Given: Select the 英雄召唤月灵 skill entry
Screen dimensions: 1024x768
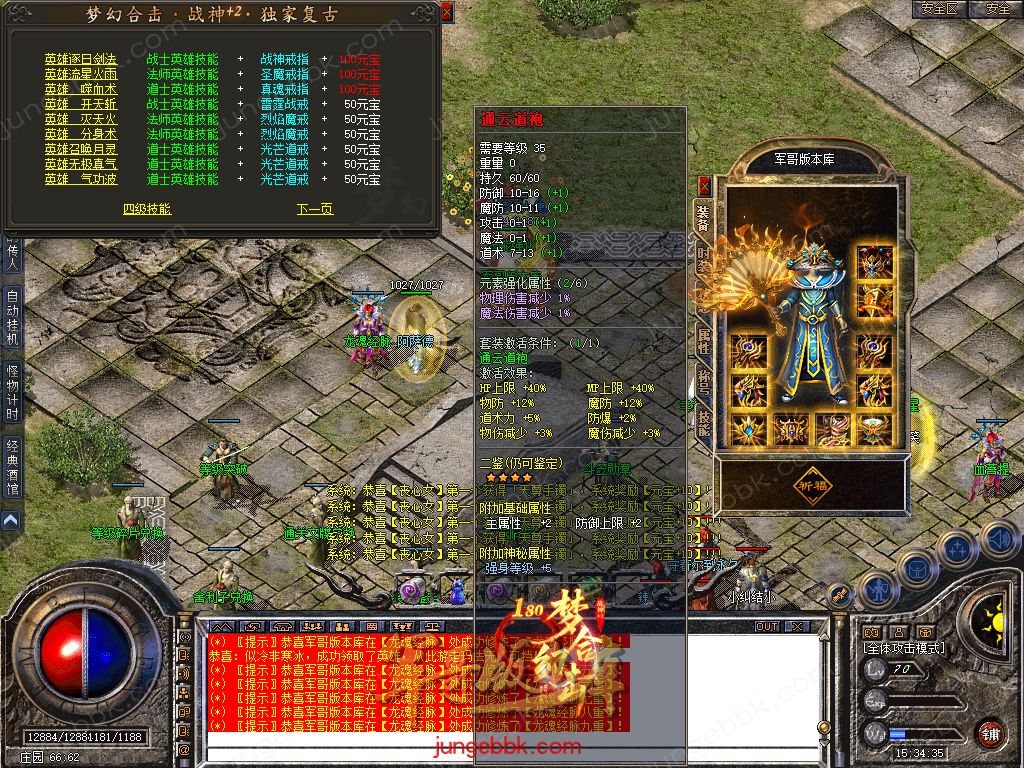Looking at the screenshot, I should point(80,149).
